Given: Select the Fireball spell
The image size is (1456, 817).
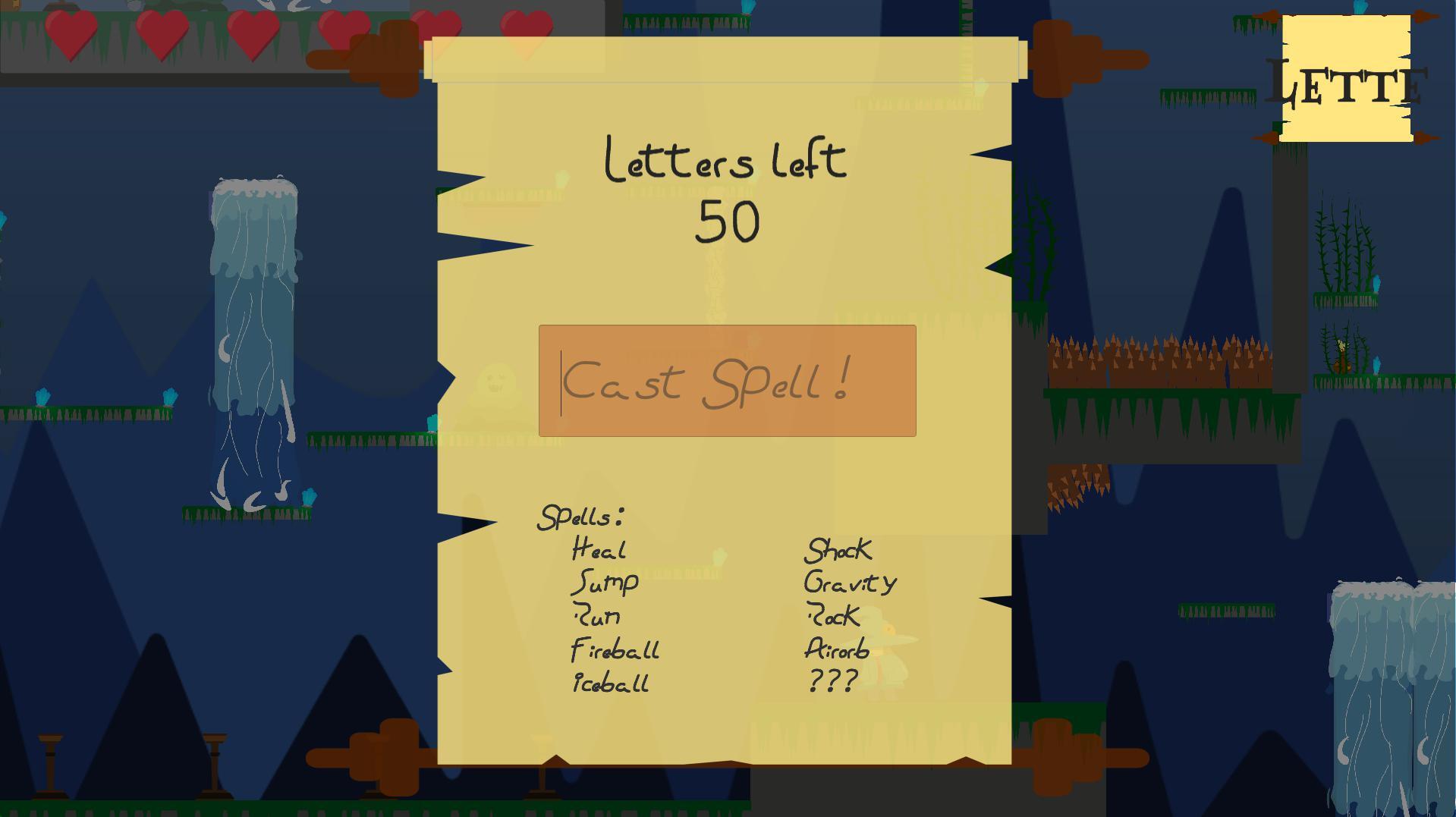Looking at the screenshot, I should (615, 650).
